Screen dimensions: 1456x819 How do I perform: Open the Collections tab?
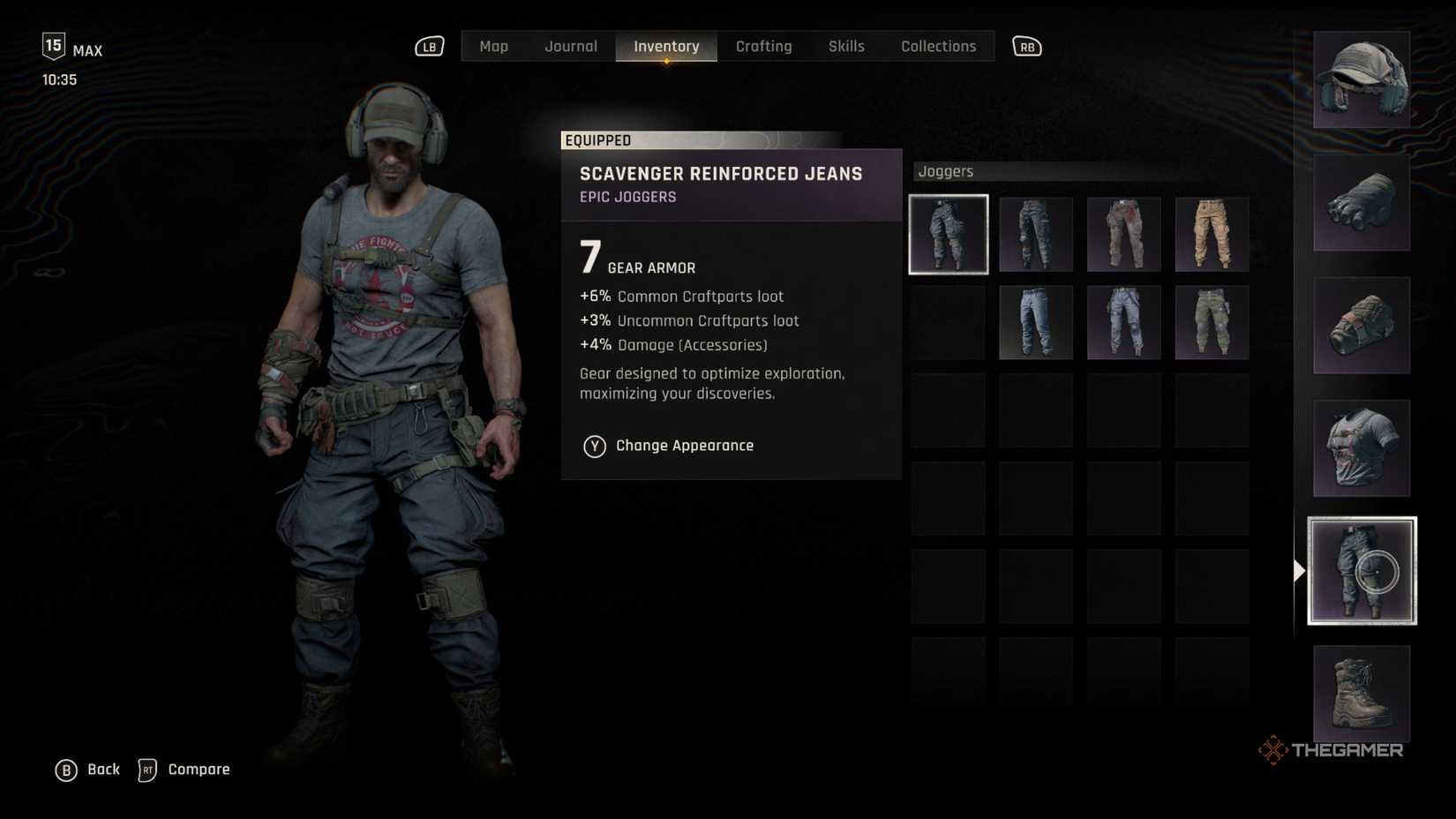click(x=938, y=46)
